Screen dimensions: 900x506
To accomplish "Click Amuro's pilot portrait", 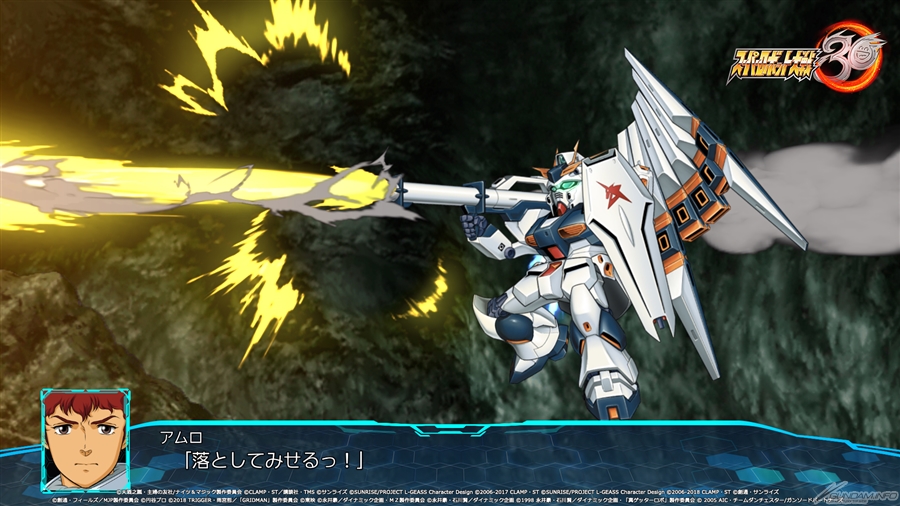I will 84,439.
